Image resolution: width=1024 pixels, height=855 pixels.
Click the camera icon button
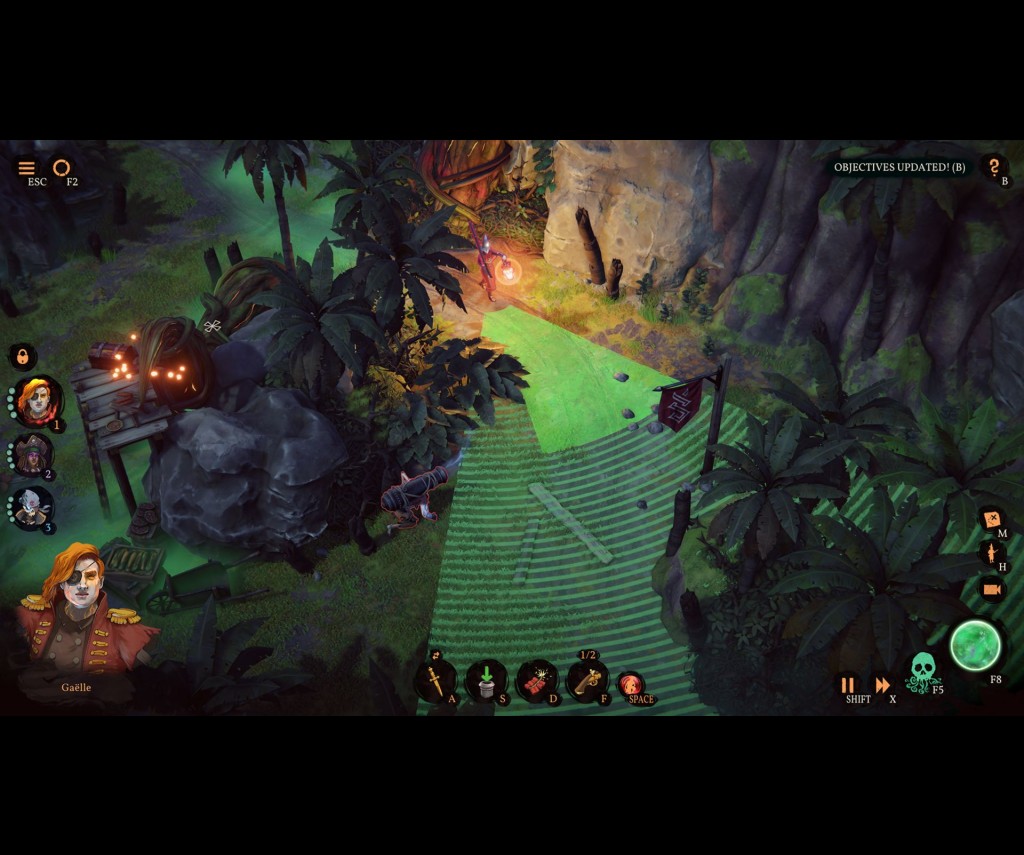tap(992, 589)
